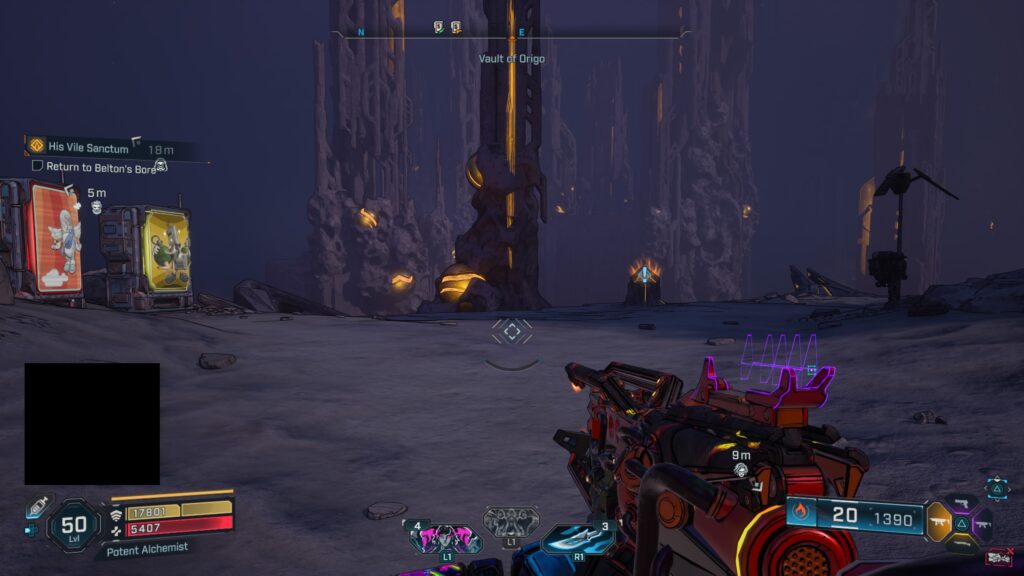
Task: Click the compass bar heading strip
Action: click(x=510, y=33)
